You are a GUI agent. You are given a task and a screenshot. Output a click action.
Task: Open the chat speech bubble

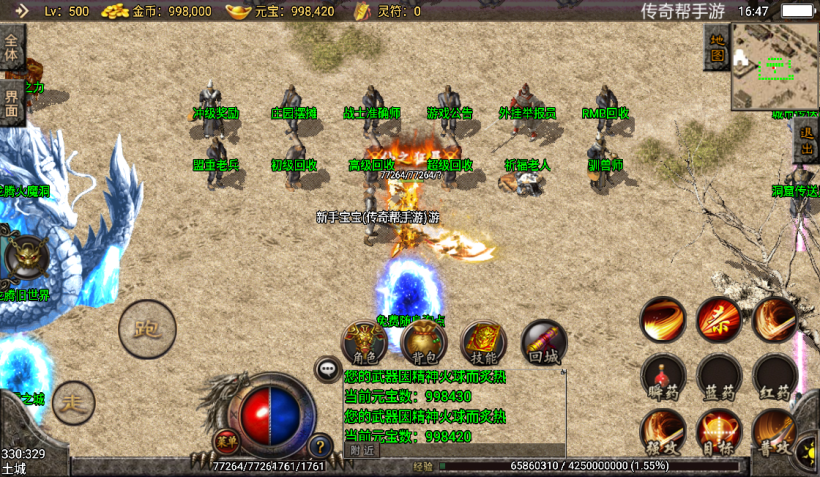coord(327,369)
